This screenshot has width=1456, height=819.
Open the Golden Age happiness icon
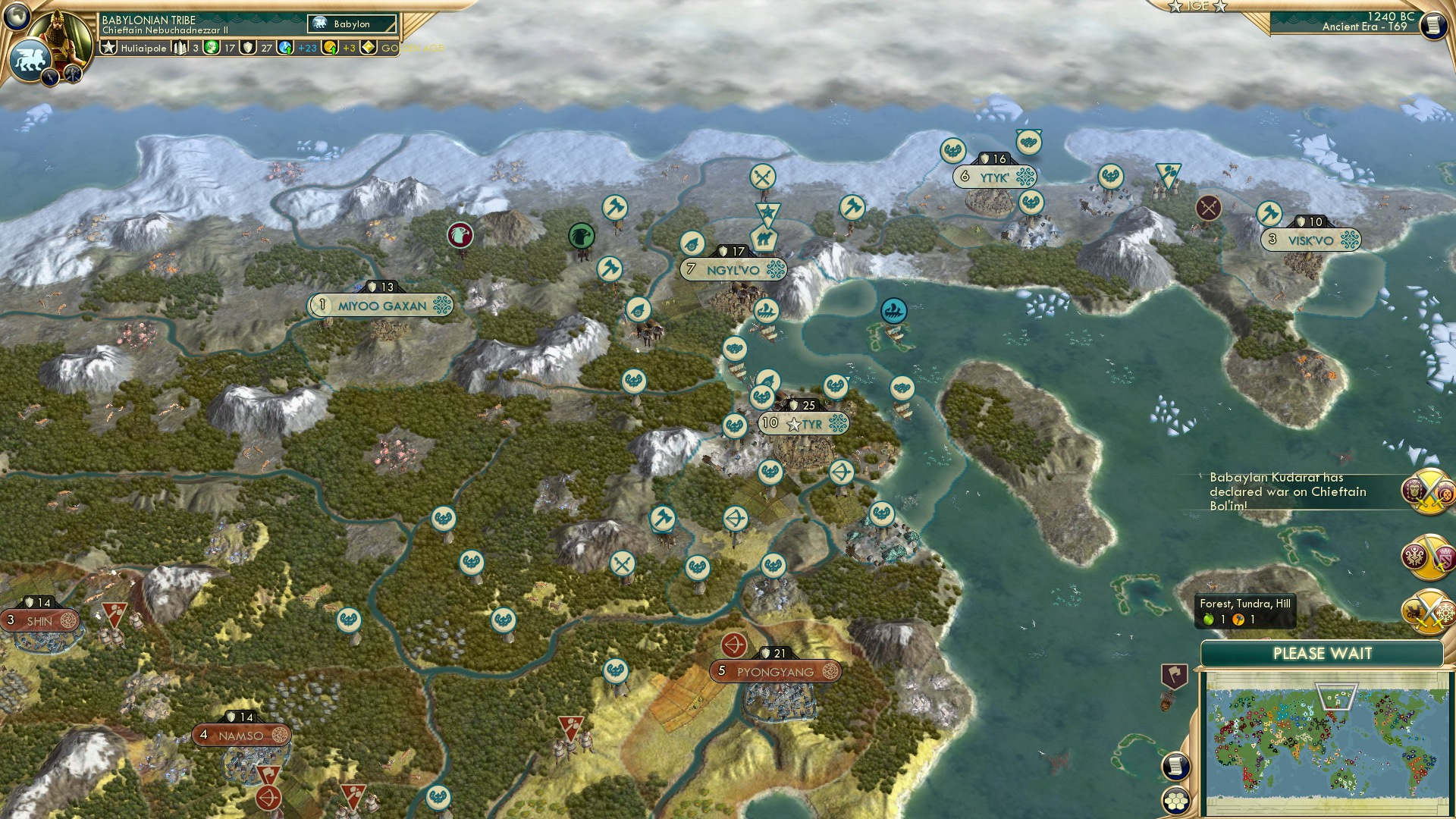coord(367,47)
